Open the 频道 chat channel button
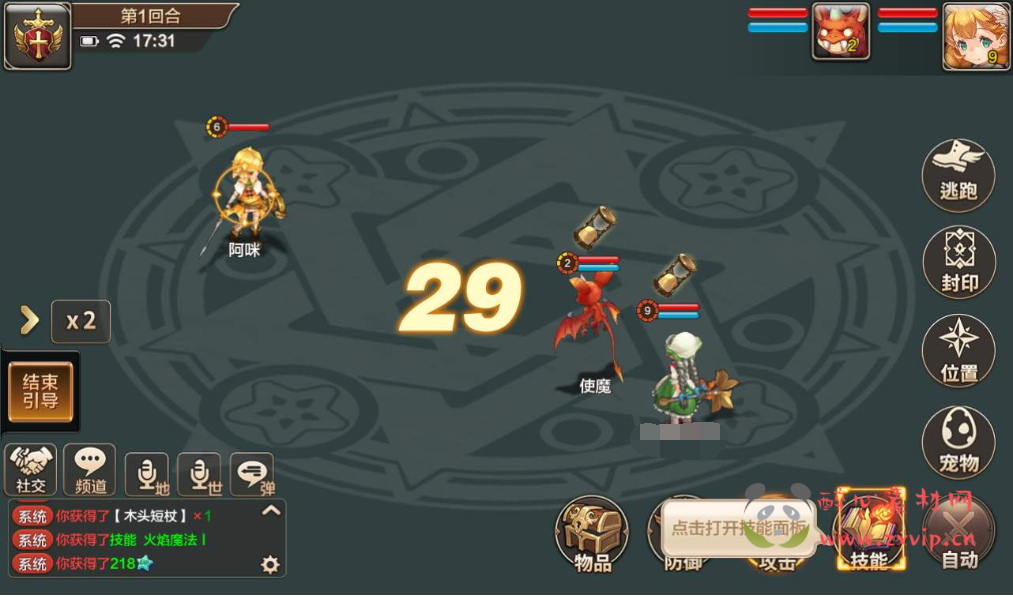This screenshot has width=1013, height=597. (90, 470)
